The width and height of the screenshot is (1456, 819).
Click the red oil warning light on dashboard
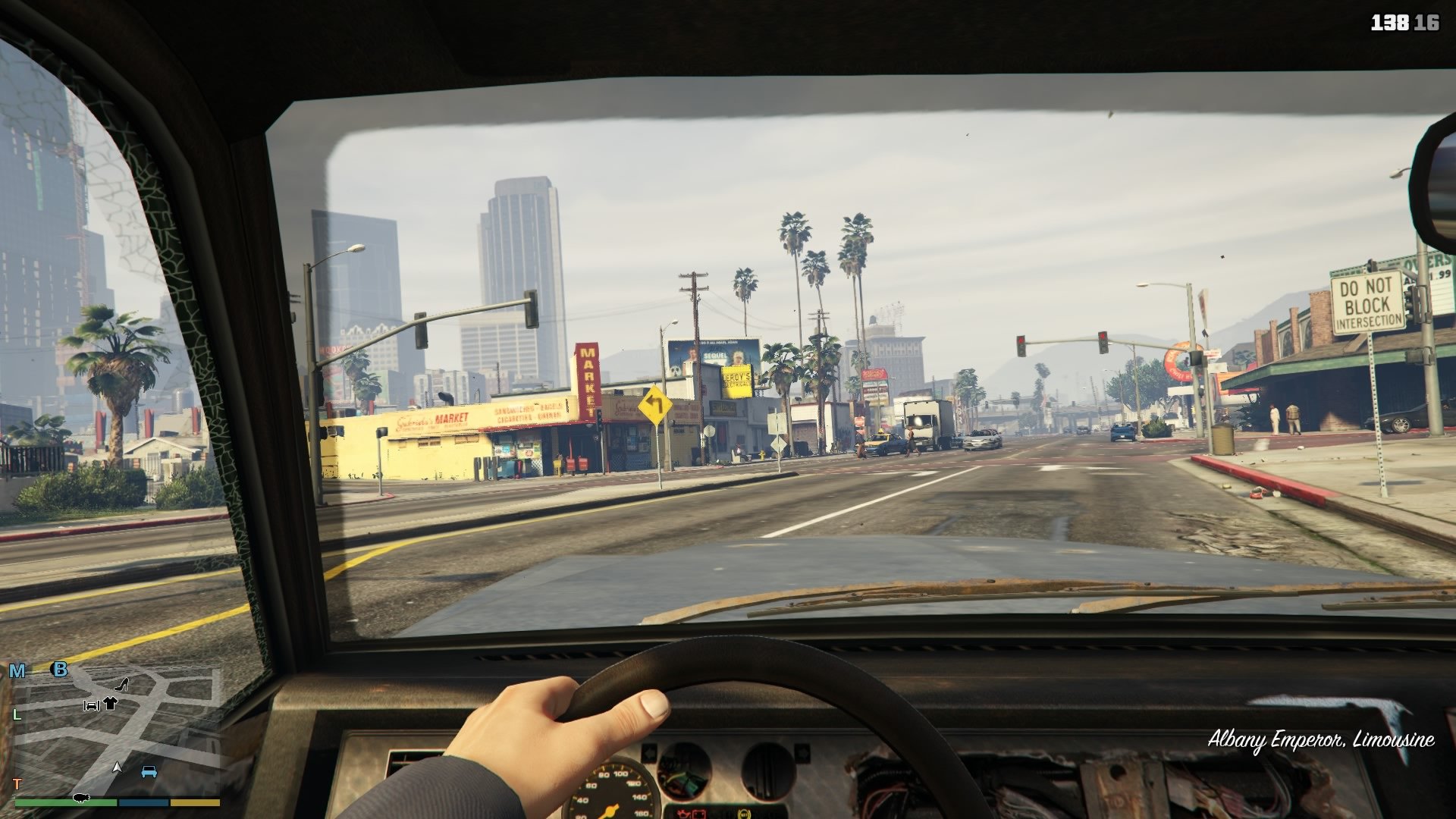coord(684,814)
